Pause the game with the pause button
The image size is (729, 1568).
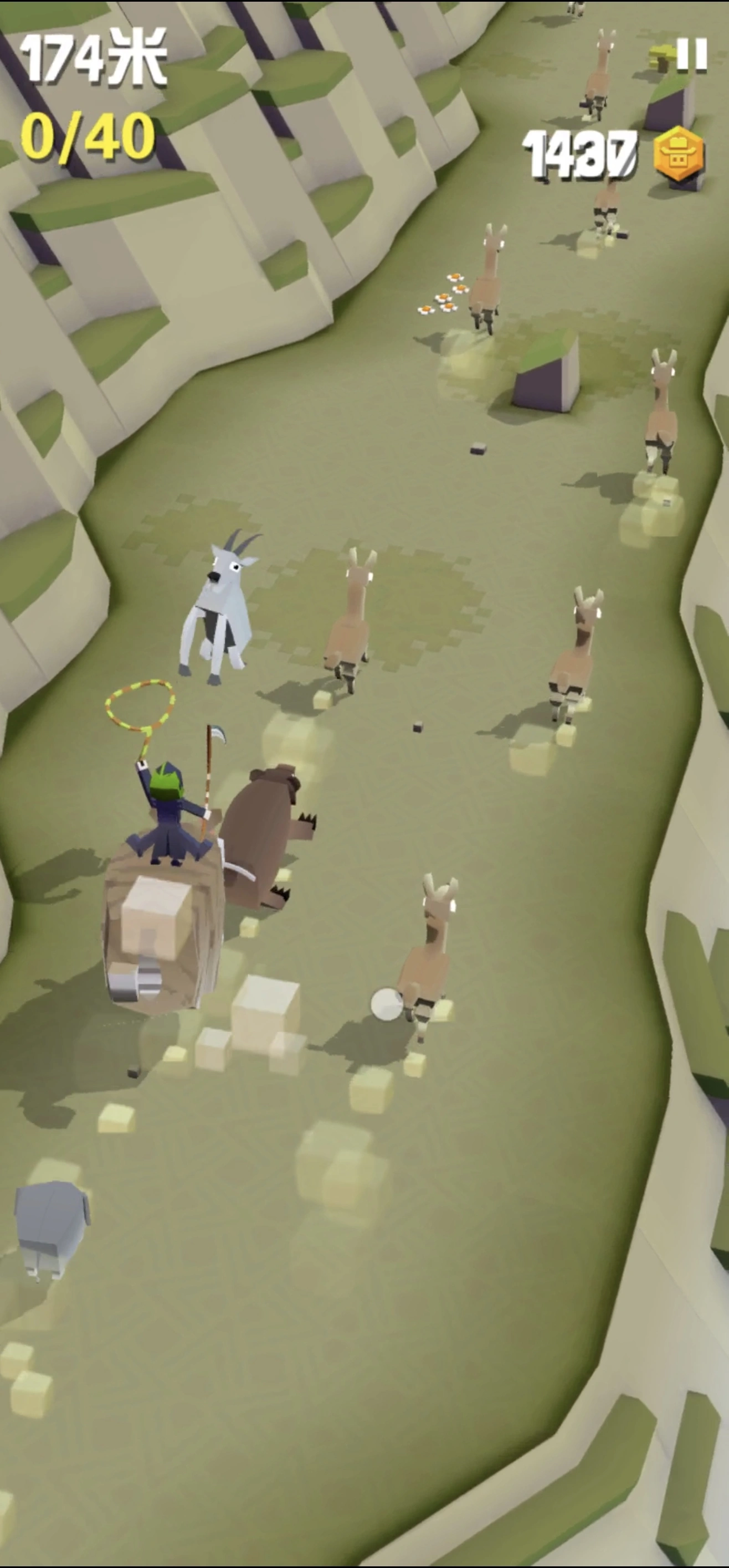(691, 55)
